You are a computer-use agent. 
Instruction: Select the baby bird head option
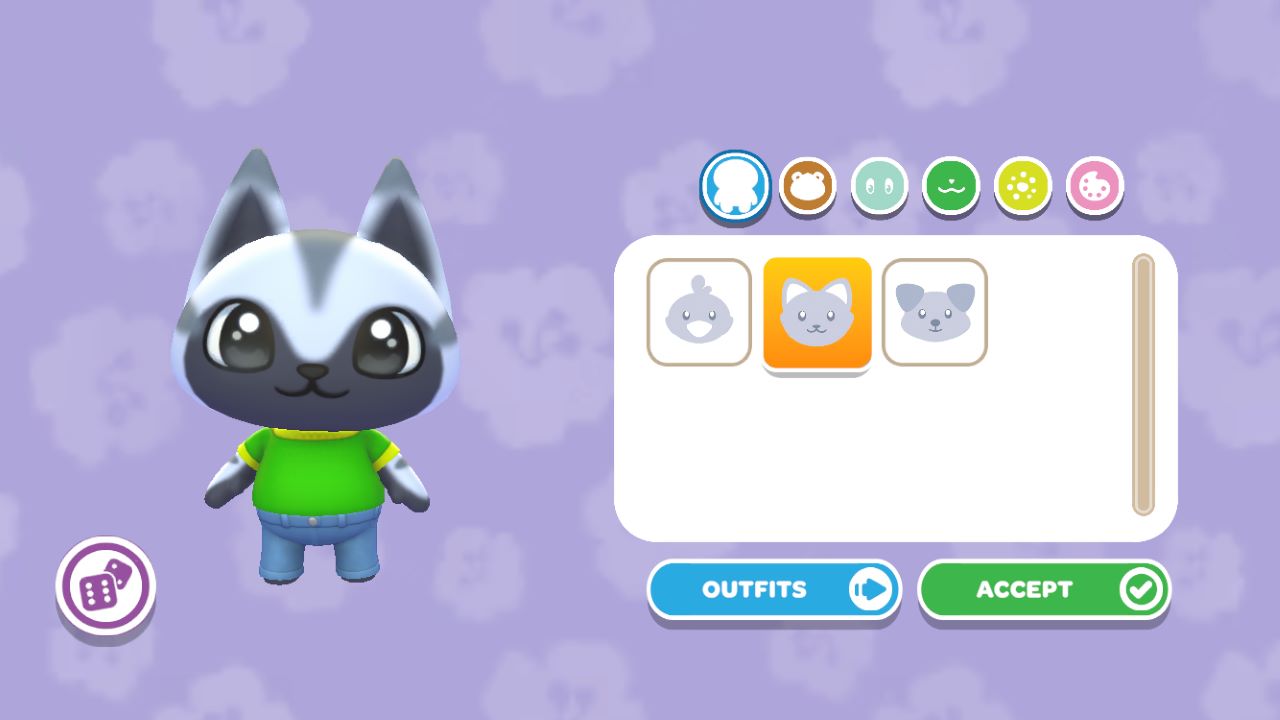point(698,311)
